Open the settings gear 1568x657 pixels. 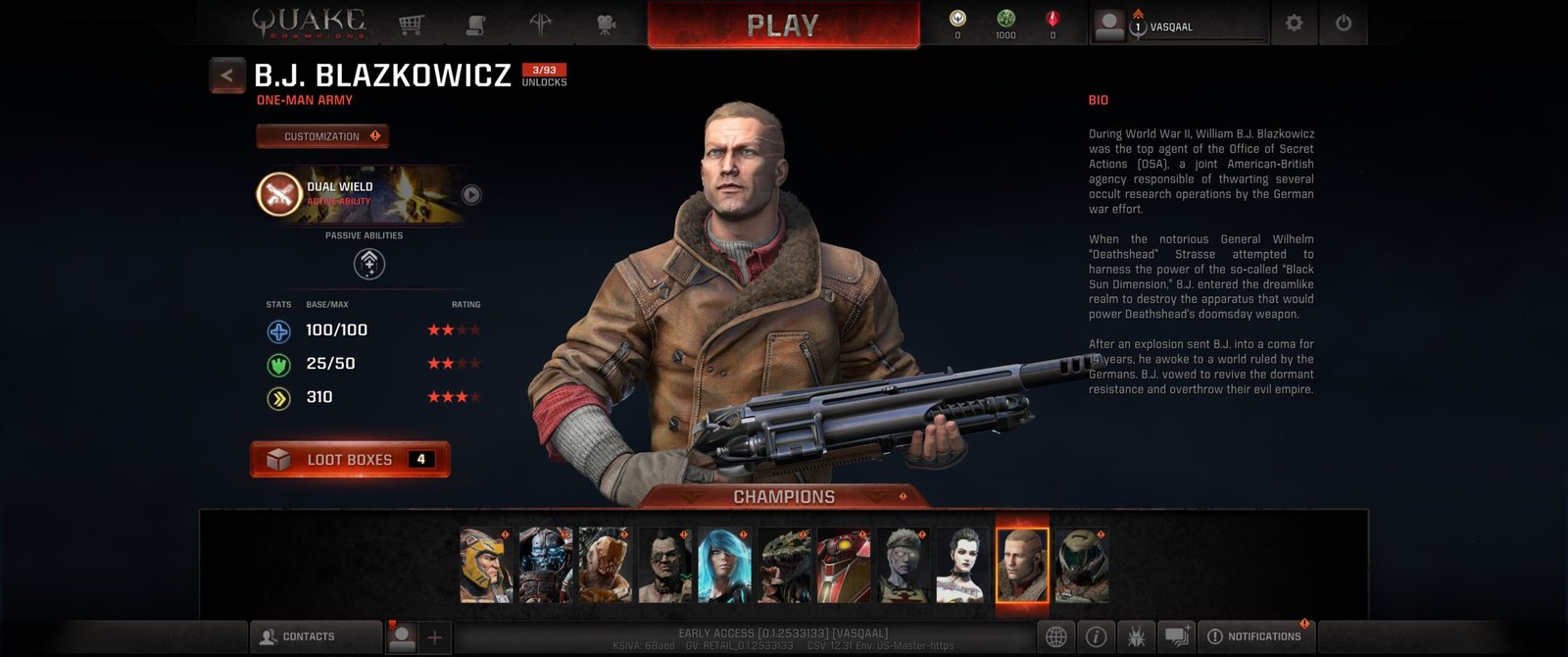(x=1294, y=23)
